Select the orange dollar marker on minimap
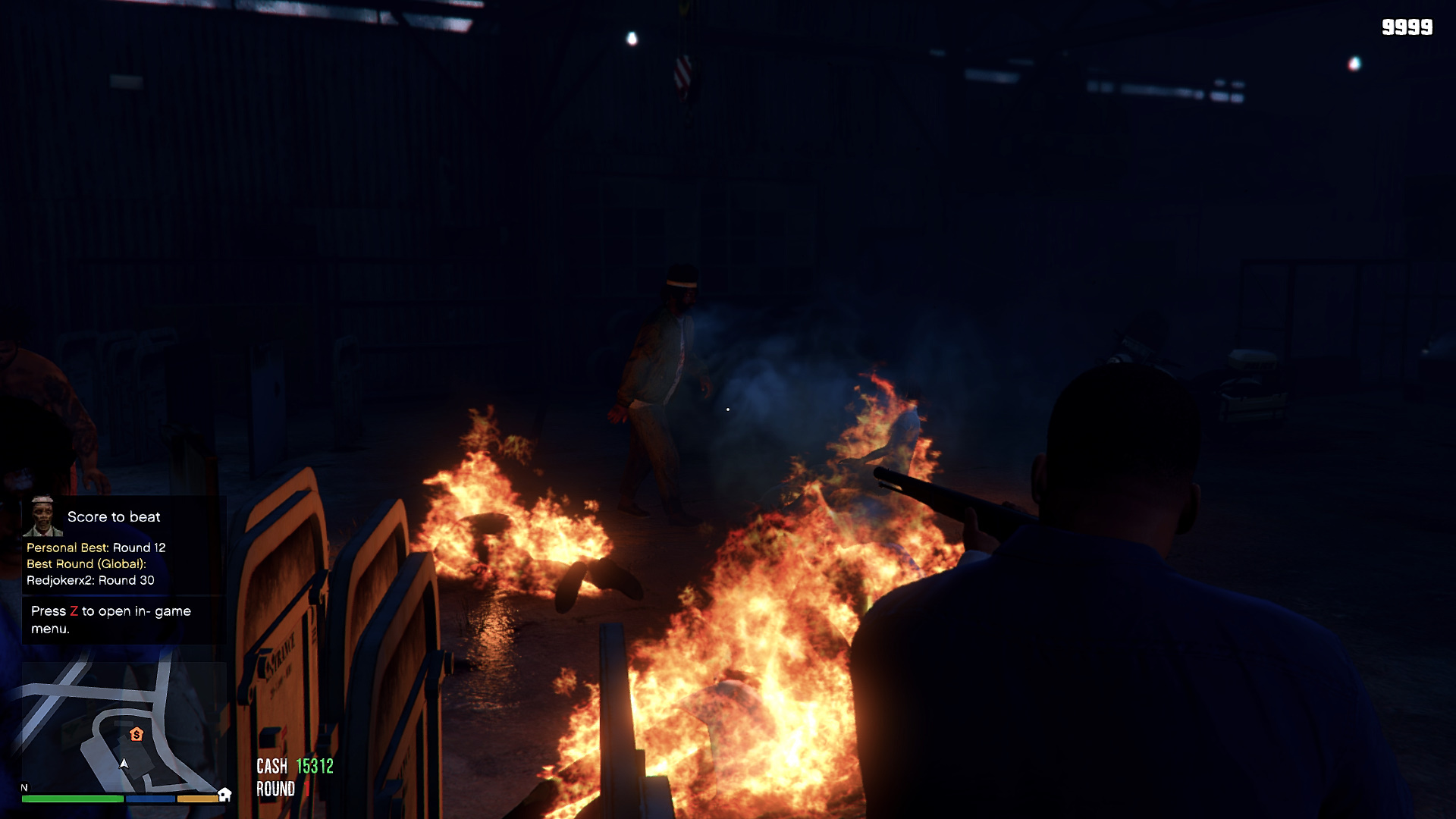 [x=136, y=734]
